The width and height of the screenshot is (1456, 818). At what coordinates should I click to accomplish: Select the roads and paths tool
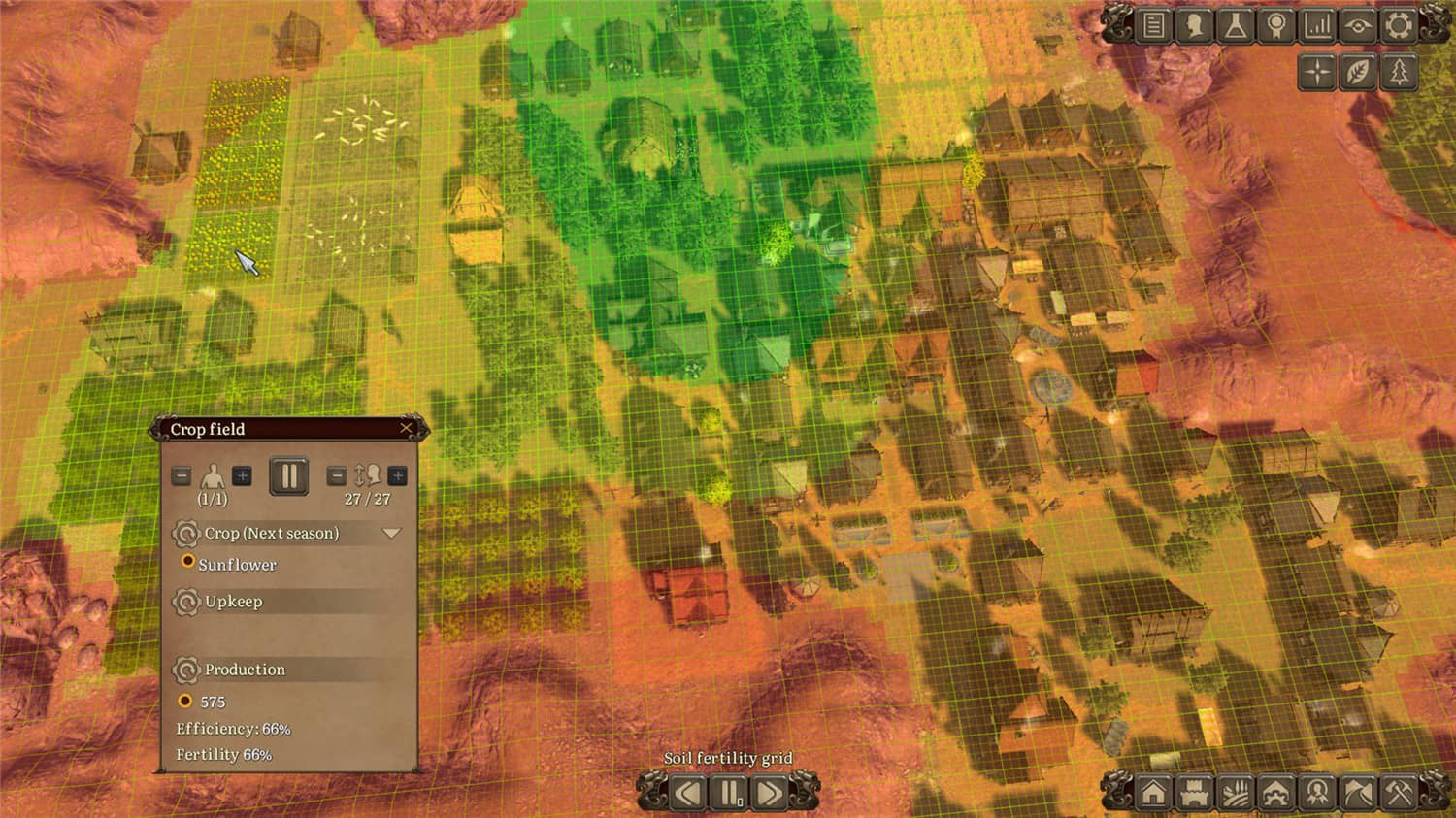[x=1359, y=793]
